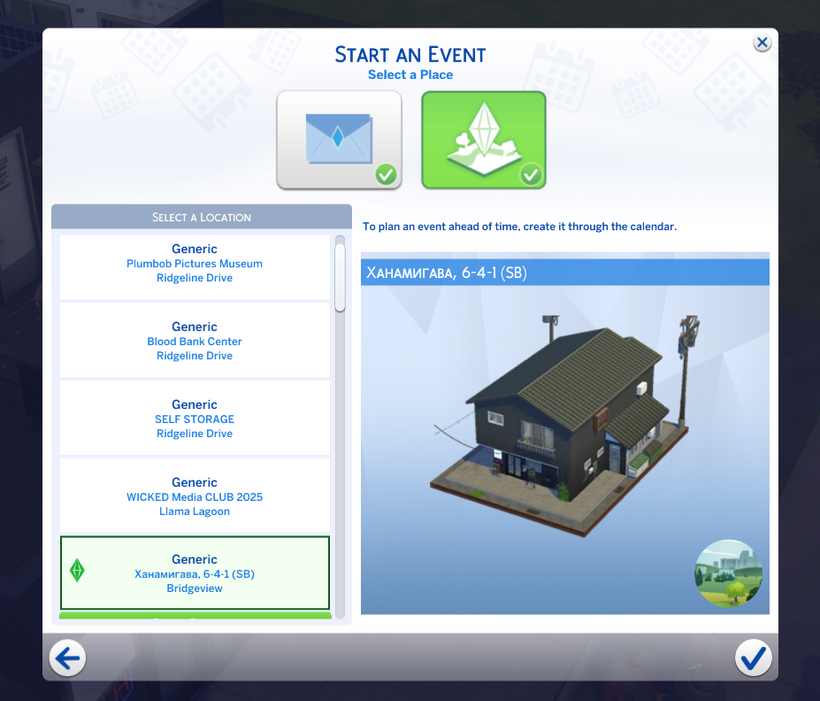Open the envelope invitation step
The height and width of the screenshot is (701, 820).
[339, 139]
